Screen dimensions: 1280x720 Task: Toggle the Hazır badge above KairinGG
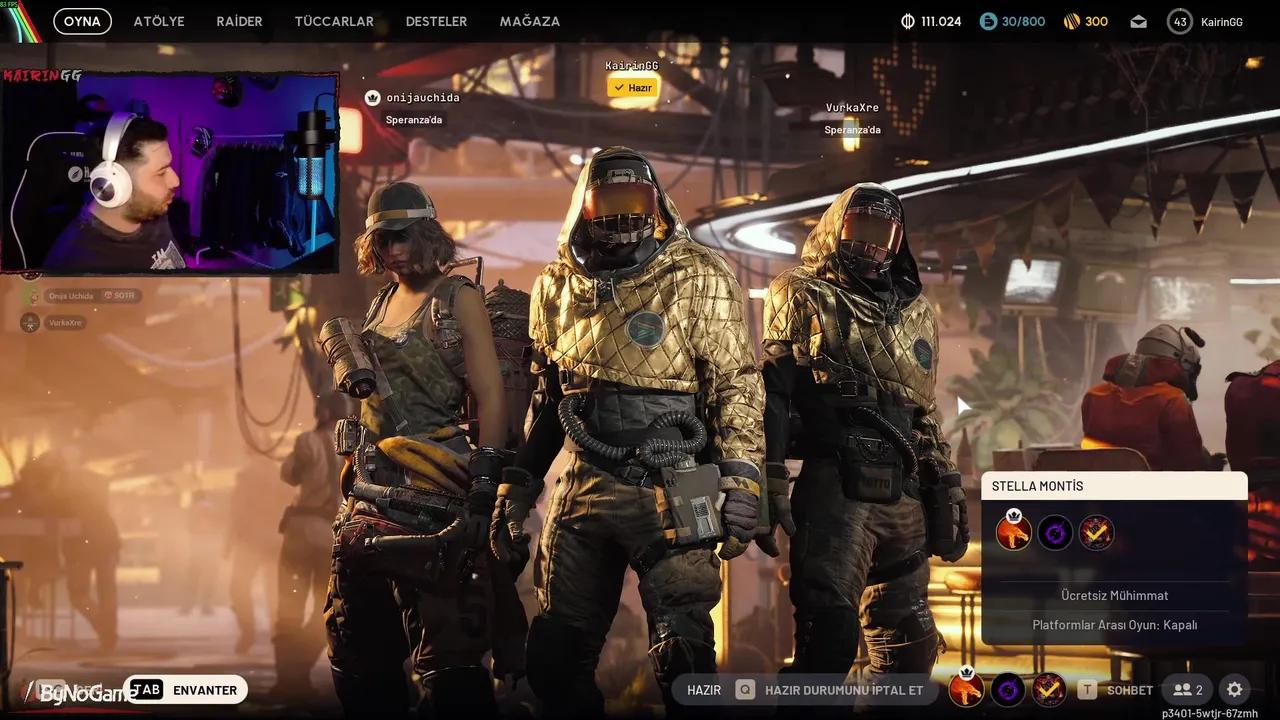coord(631,87)
